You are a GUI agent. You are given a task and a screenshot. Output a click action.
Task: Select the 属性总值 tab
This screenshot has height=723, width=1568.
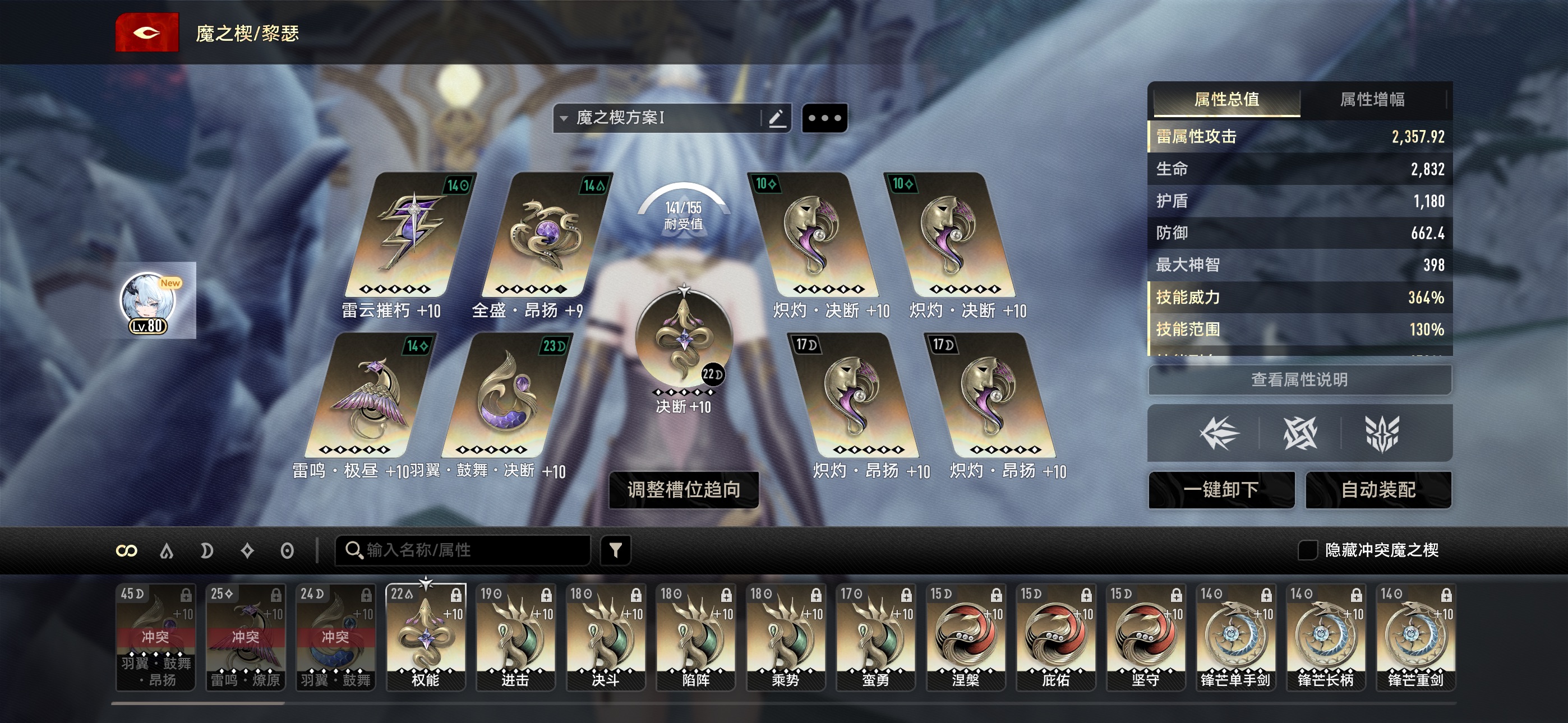[x=1226, y=99]
